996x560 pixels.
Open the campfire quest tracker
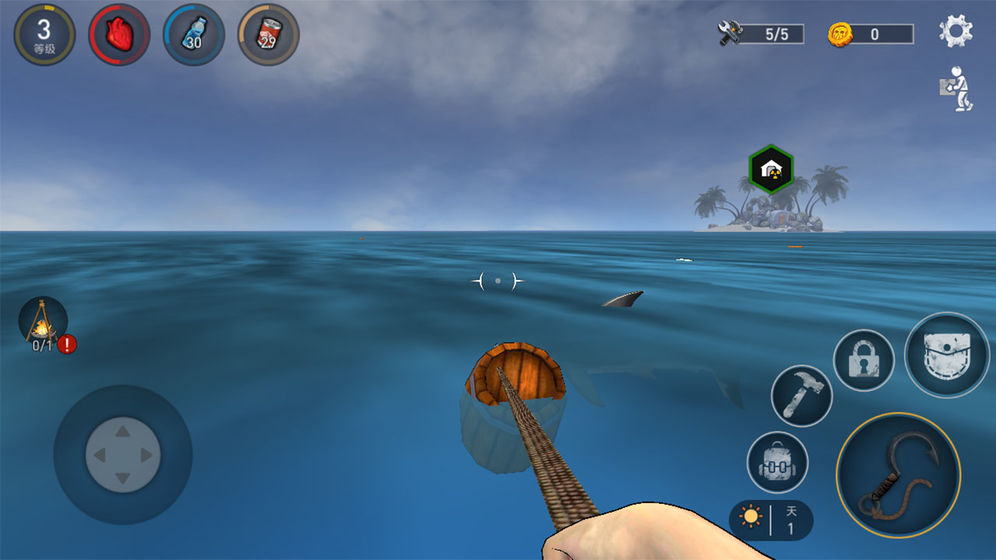[44, 323]
